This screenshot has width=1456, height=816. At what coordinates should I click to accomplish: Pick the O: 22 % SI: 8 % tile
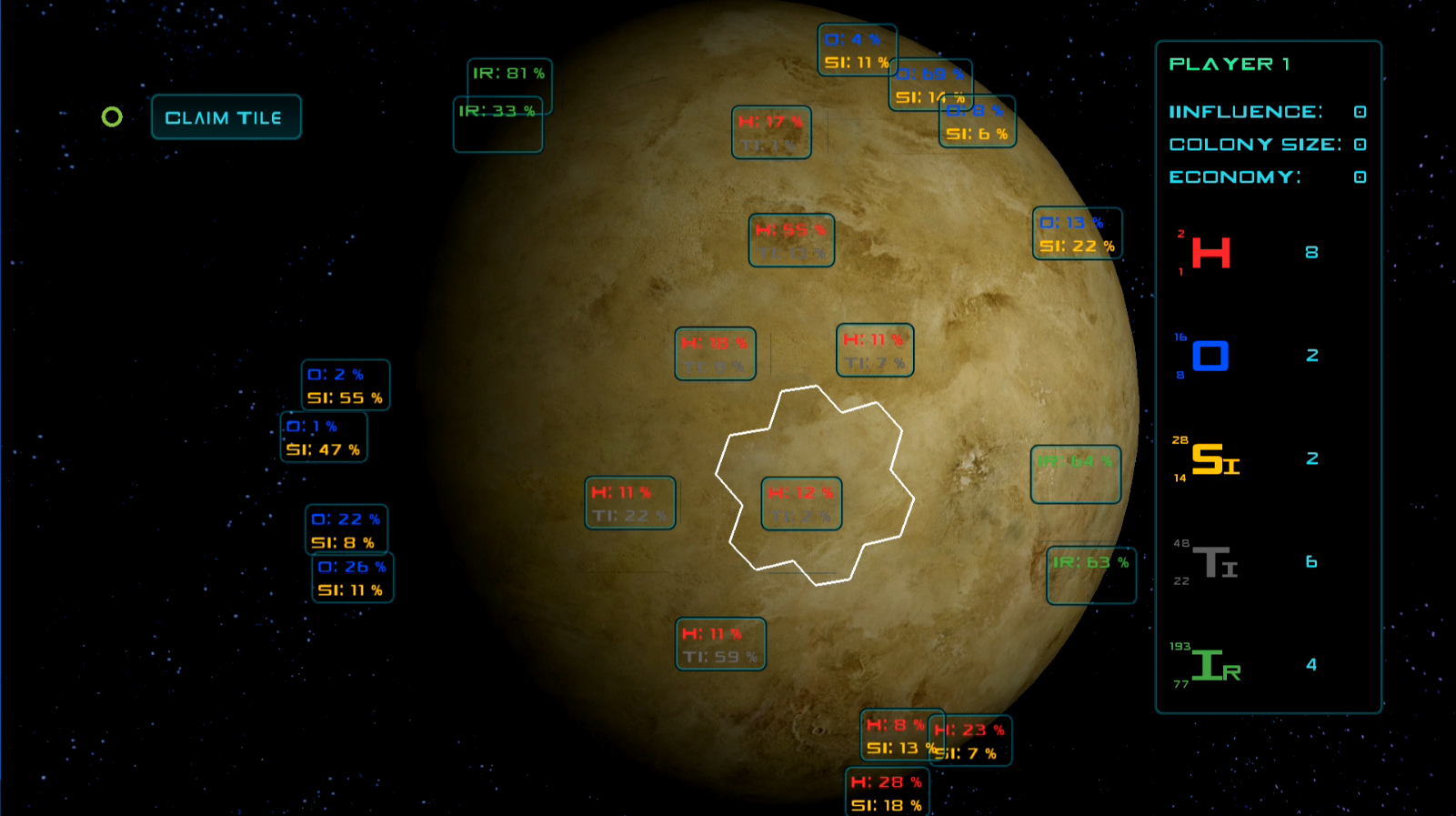point(346,529)
